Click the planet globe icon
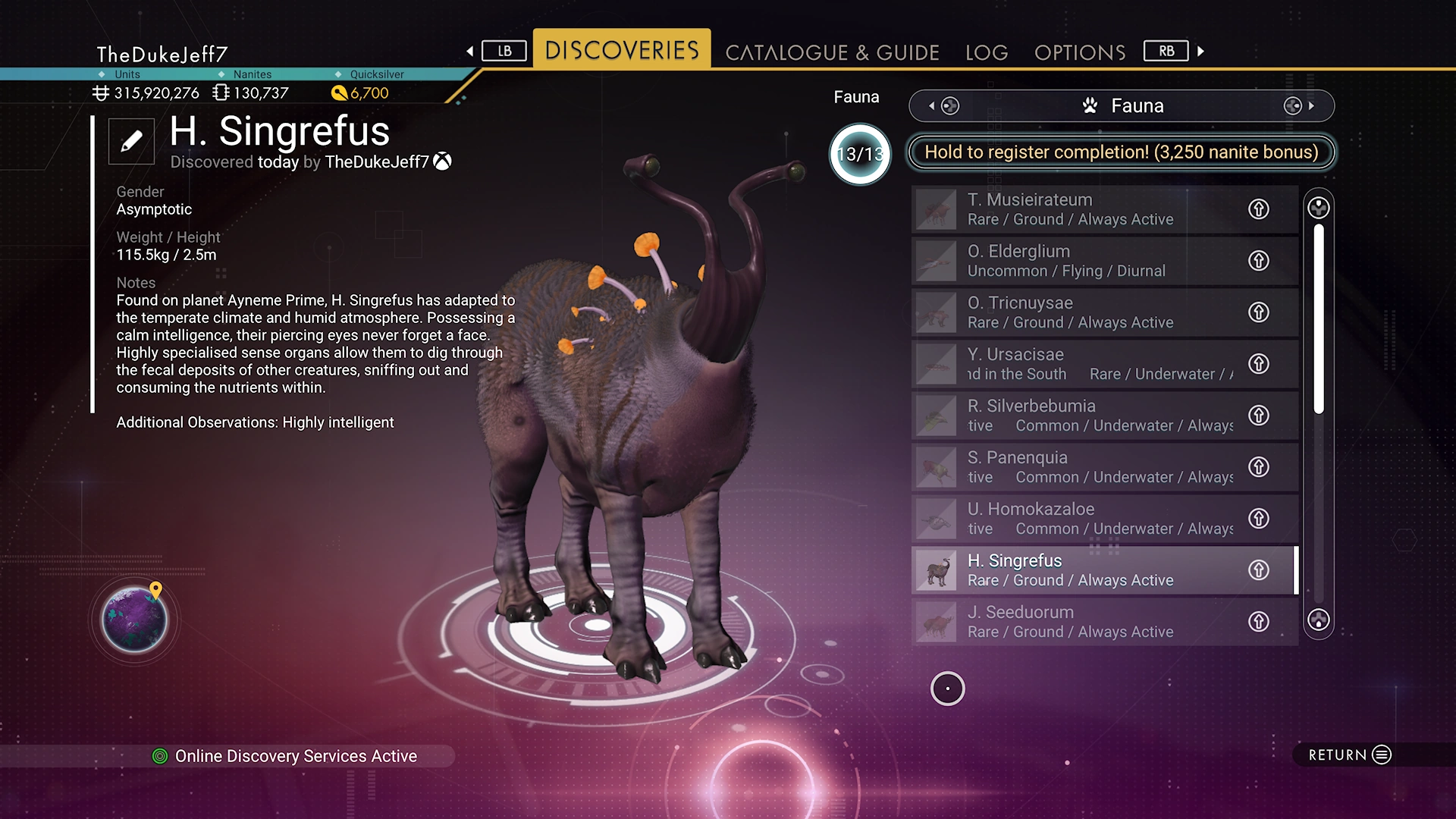 (135, 620)
